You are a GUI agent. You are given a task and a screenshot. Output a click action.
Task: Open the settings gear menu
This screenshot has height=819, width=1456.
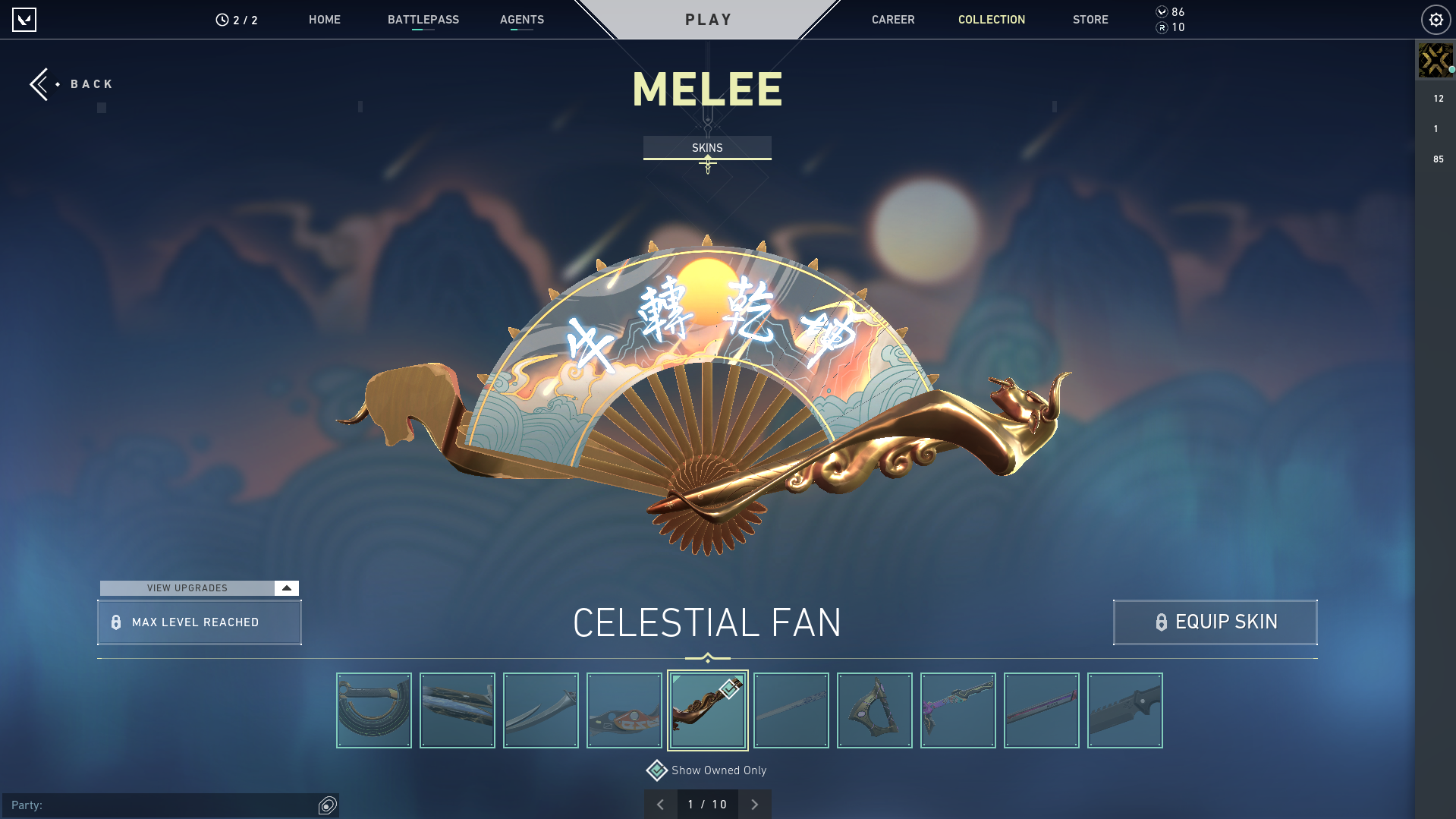pos(1435,19)
